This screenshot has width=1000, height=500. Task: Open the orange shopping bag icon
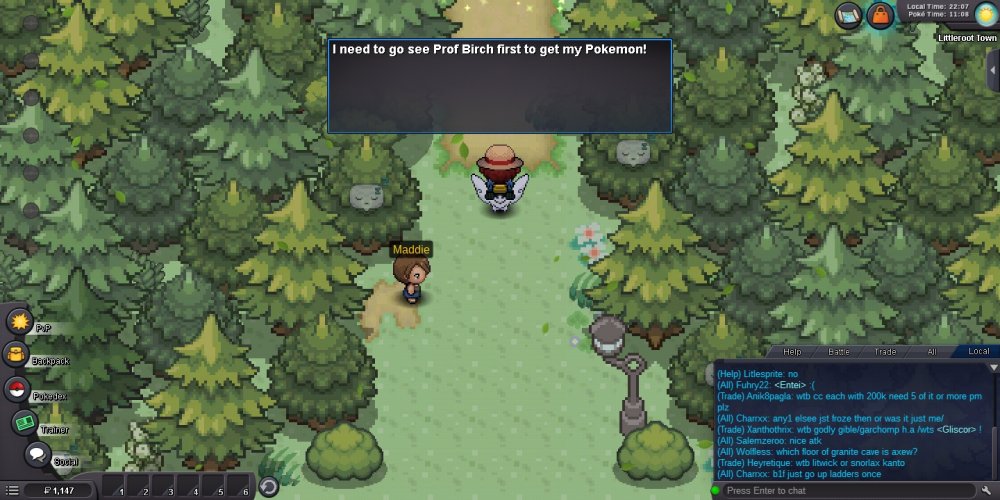pyautogui.click(x=880, y=15)
